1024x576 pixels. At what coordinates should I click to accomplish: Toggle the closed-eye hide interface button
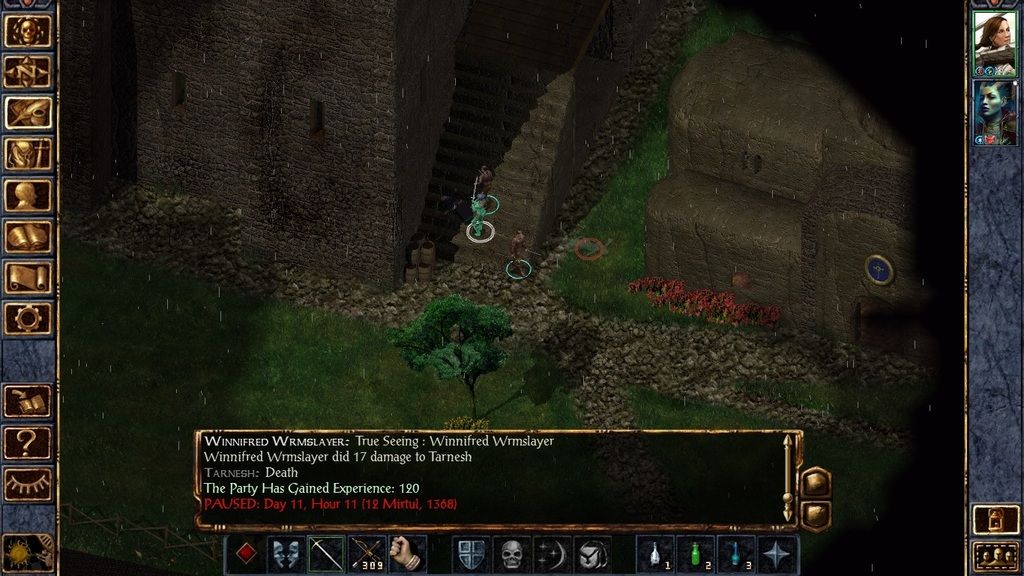[27, 483]
